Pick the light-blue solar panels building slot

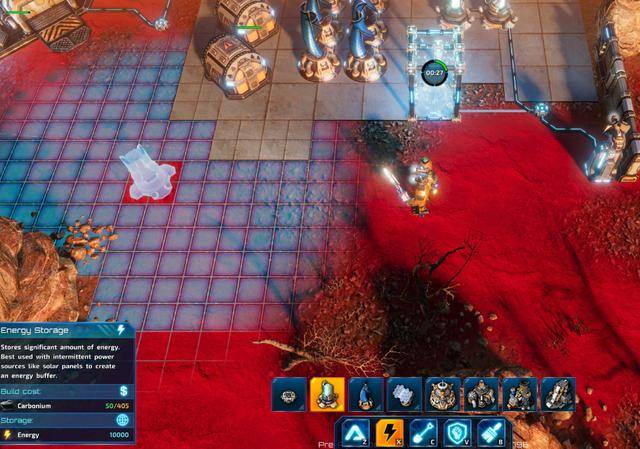(x=403, y=395)
